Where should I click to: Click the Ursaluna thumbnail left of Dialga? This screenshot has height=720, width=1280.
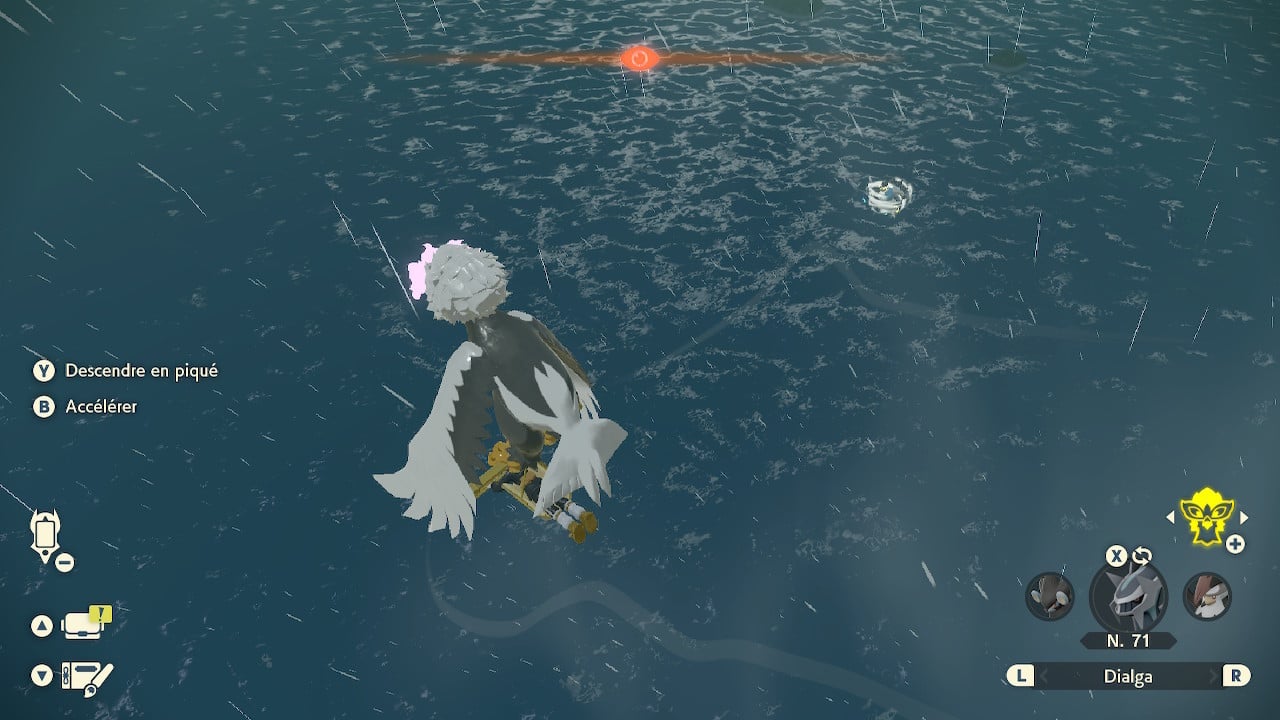tap(1048, 597)
